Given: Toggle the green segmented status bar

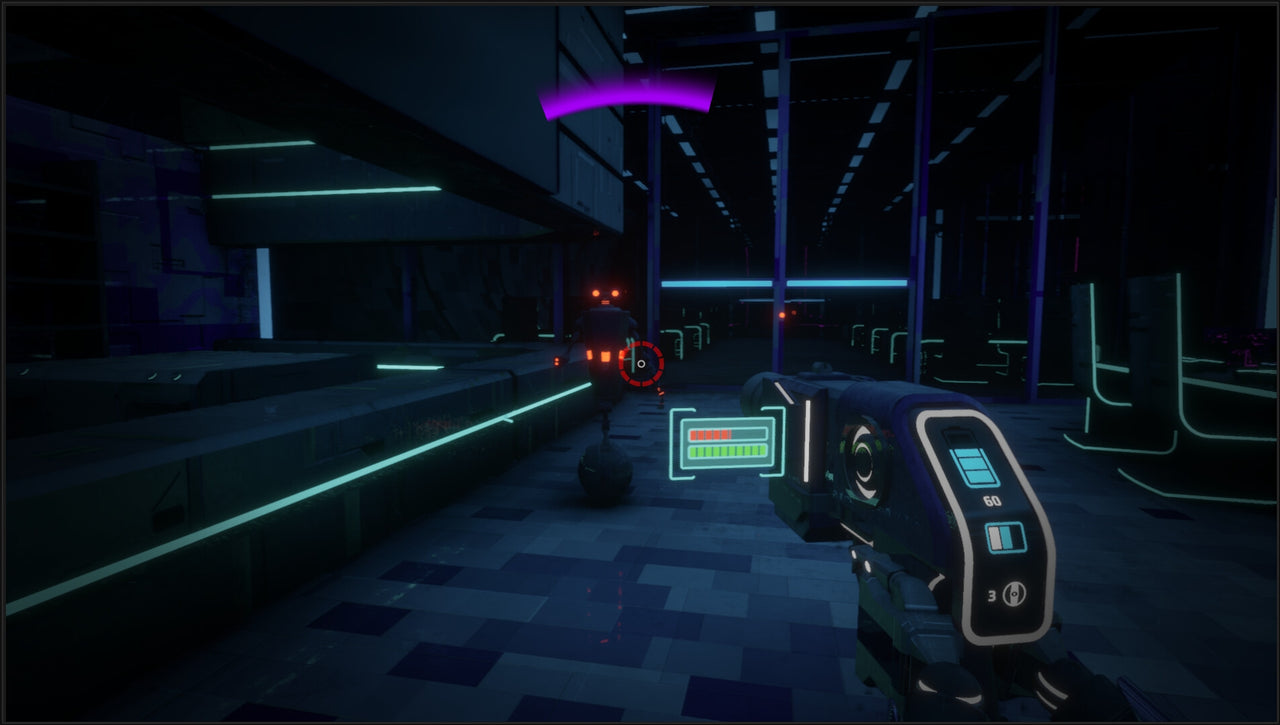Looking at the screenshot, I should click(x=727, y=452).
